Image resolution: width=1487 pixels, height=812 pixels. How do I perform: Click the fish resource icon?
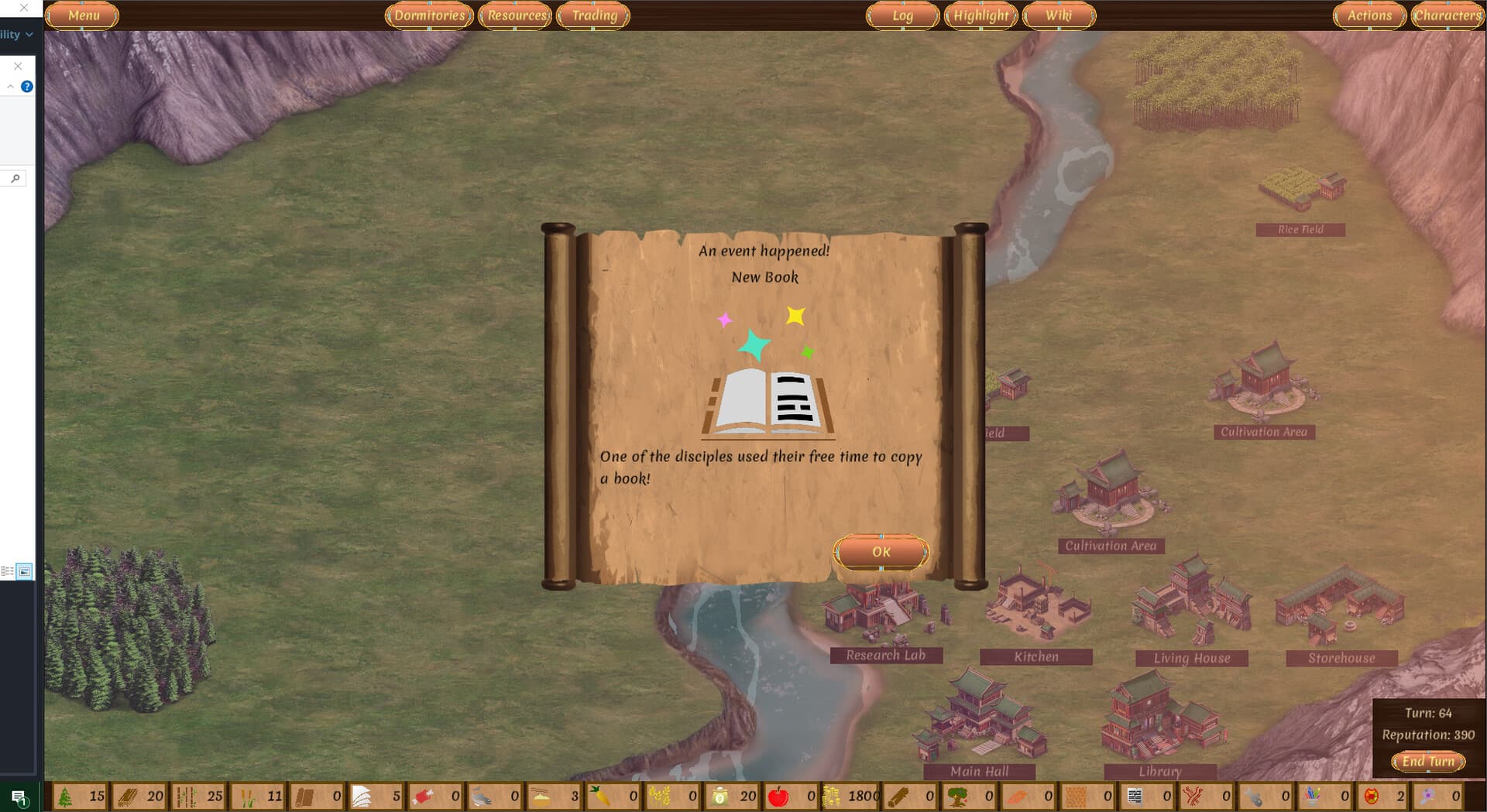(480, 796)
